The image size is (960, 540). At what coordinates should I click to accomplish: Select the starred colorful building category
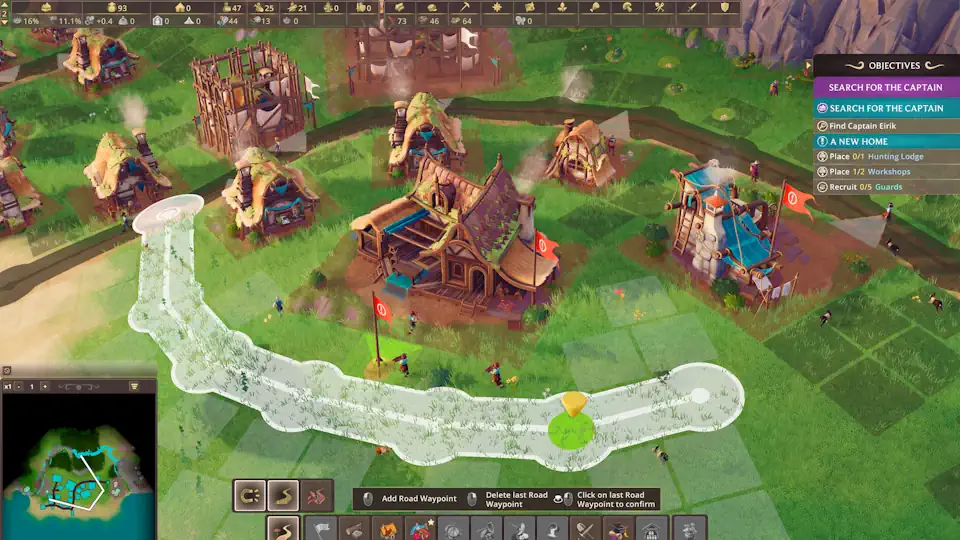(421, 529)
